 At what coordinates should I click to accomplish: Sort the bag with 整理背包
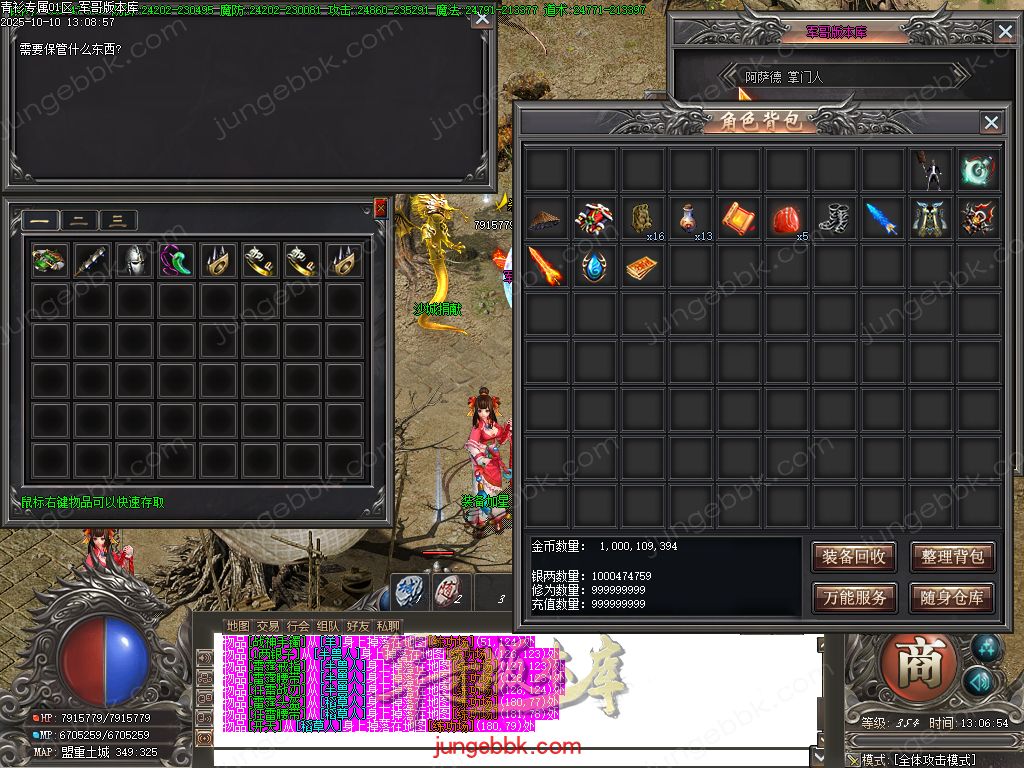(951, 557)
